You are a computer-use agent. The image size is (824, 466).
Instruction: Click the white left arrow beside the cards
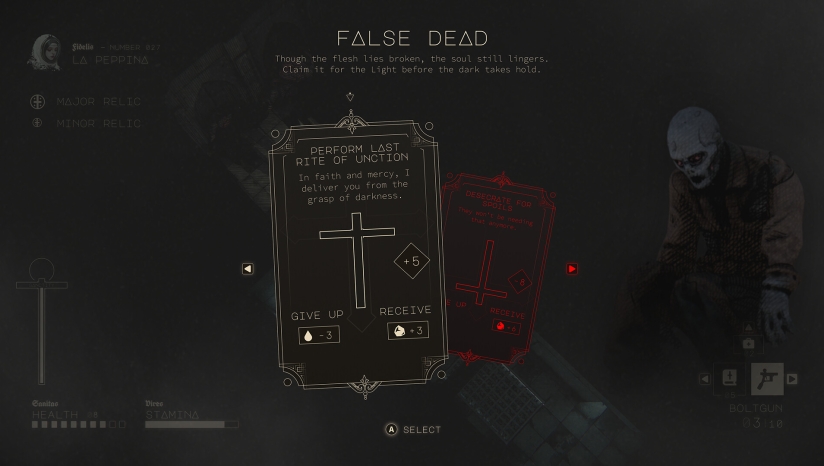248,269
